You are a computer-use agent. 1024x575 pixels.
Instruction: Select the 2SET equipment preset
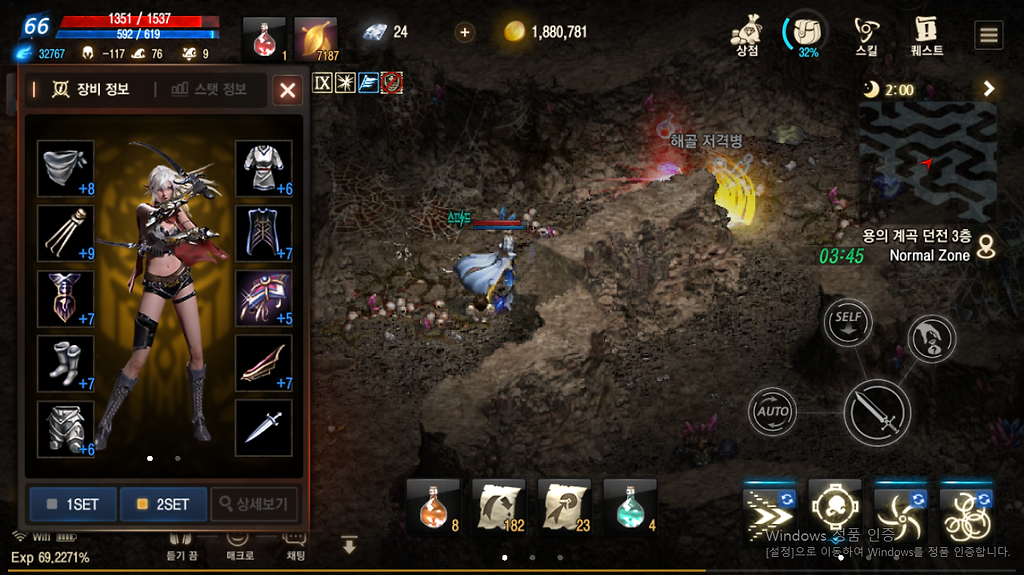pos(163,504)
